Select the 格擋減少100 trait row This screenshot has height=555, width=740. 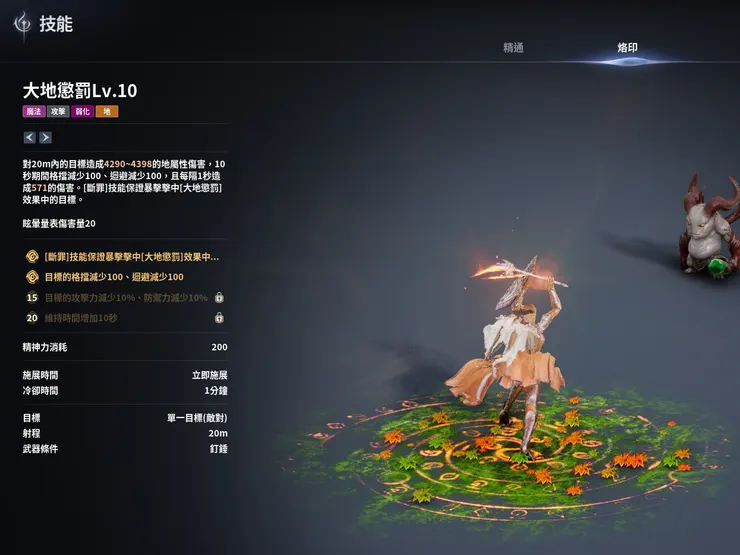point(124,277)
